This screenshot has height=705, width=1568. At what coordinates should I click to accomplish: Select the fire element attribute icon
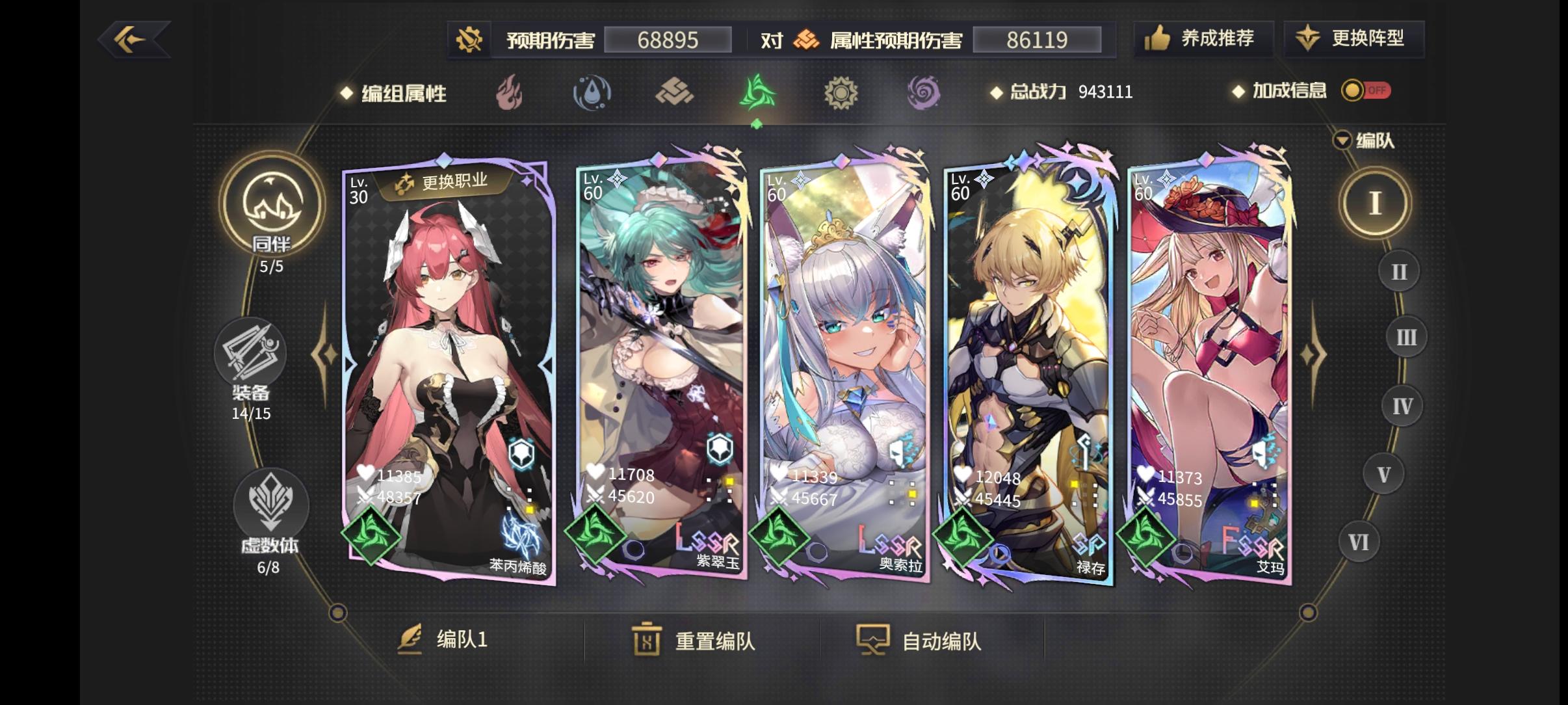coord(510,94)
